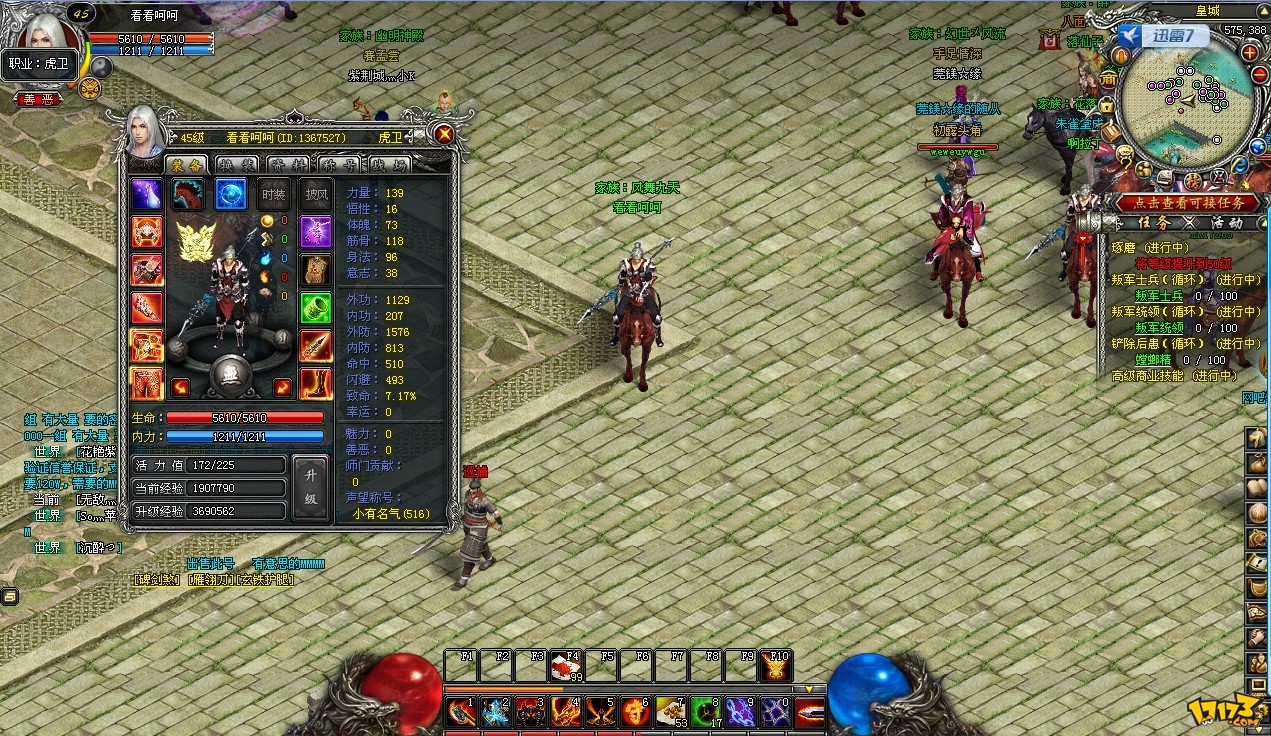Viewport: 1271px width, 736px height.
Task: Show the 战场 tab
Action: click(x=389, y=164)
